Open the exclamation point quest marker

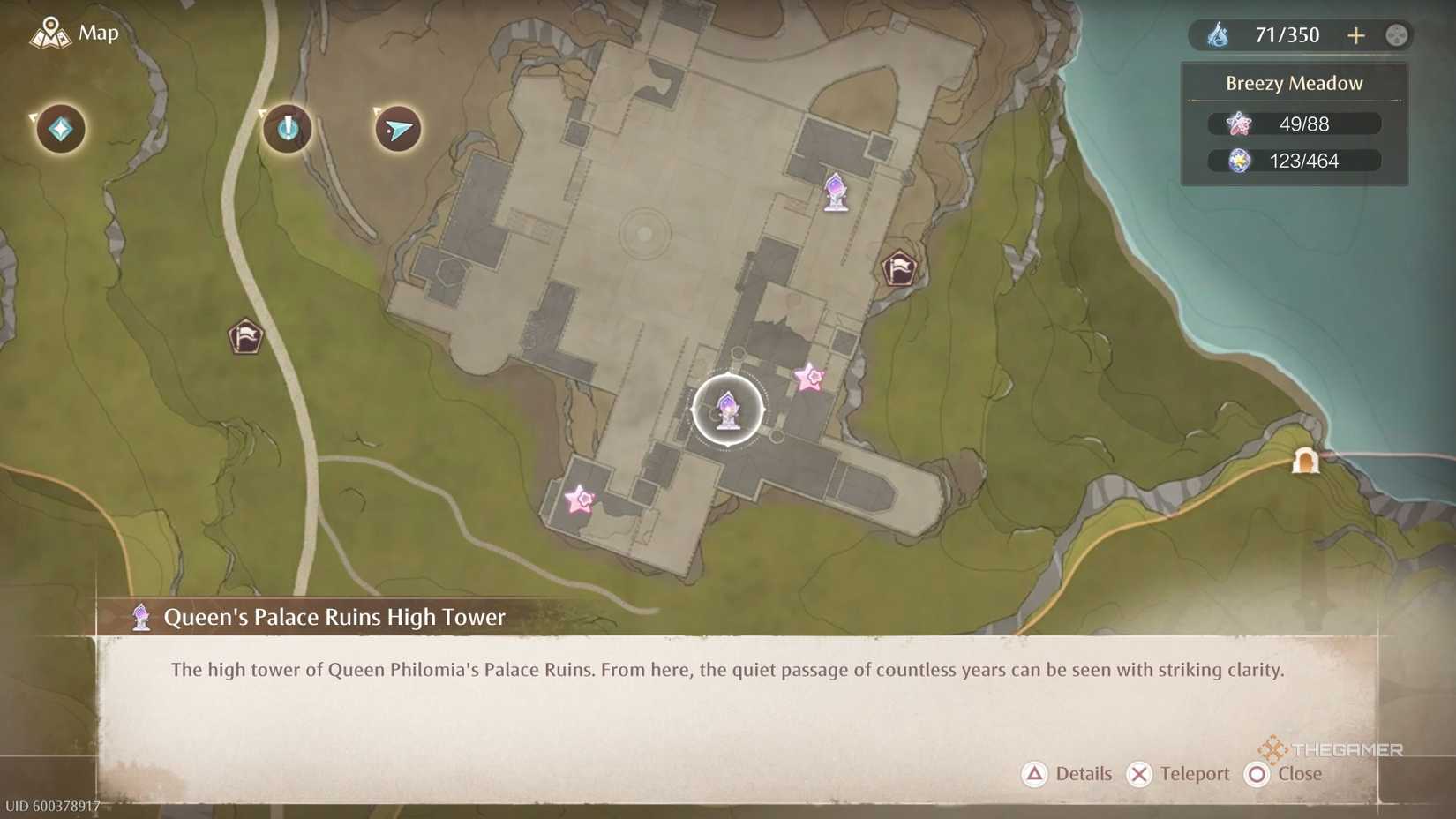[285, 129]
